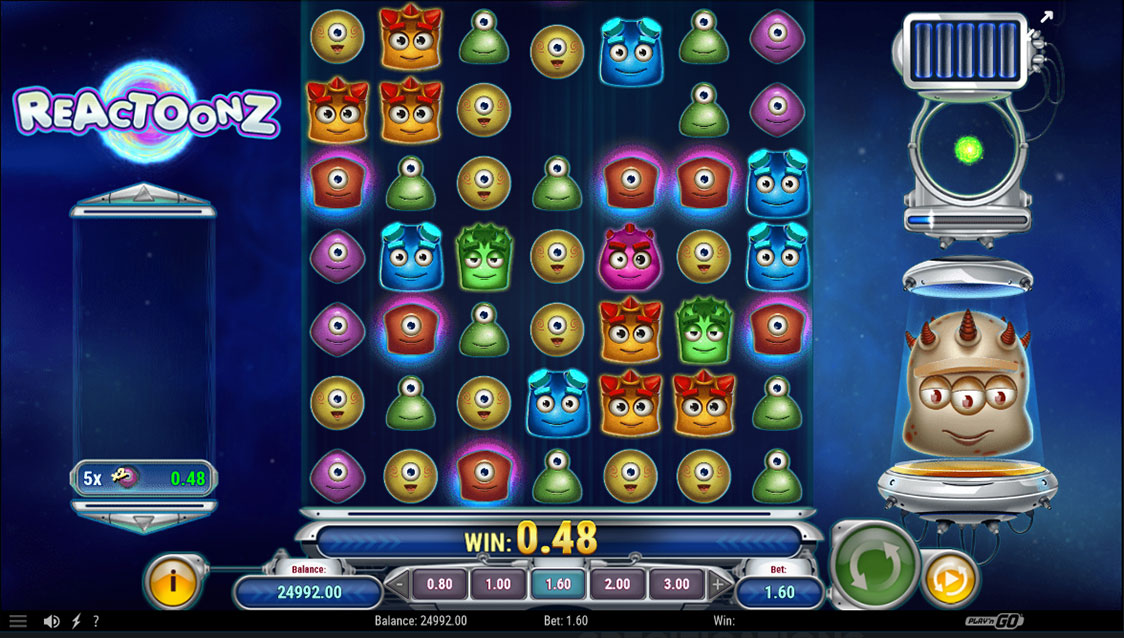Select the 1.60 bet option
The width and height of the screenshot is (1124, 638).
coord(557,584)
